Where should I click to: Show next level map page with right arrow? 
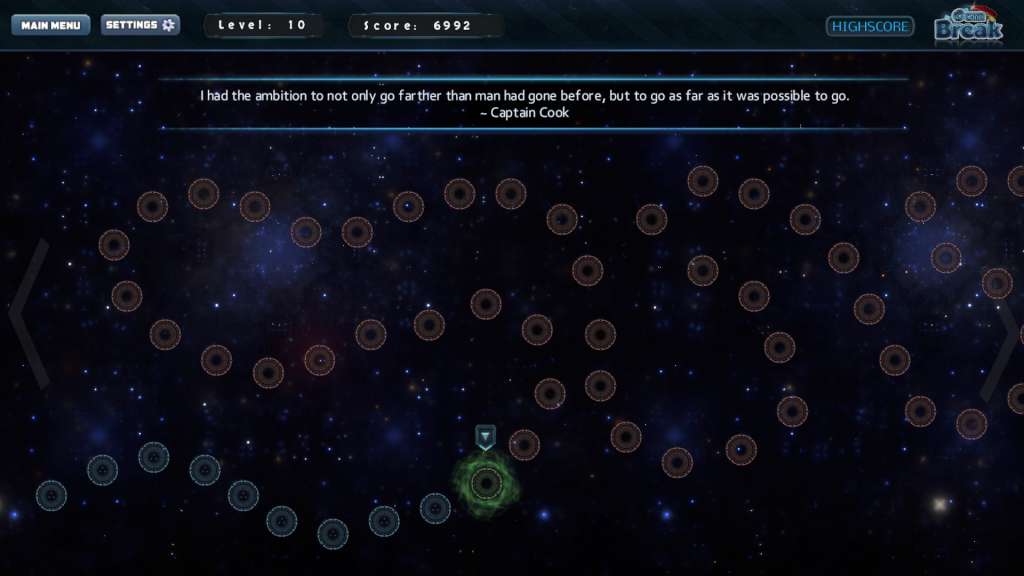tap(1002, 340)
